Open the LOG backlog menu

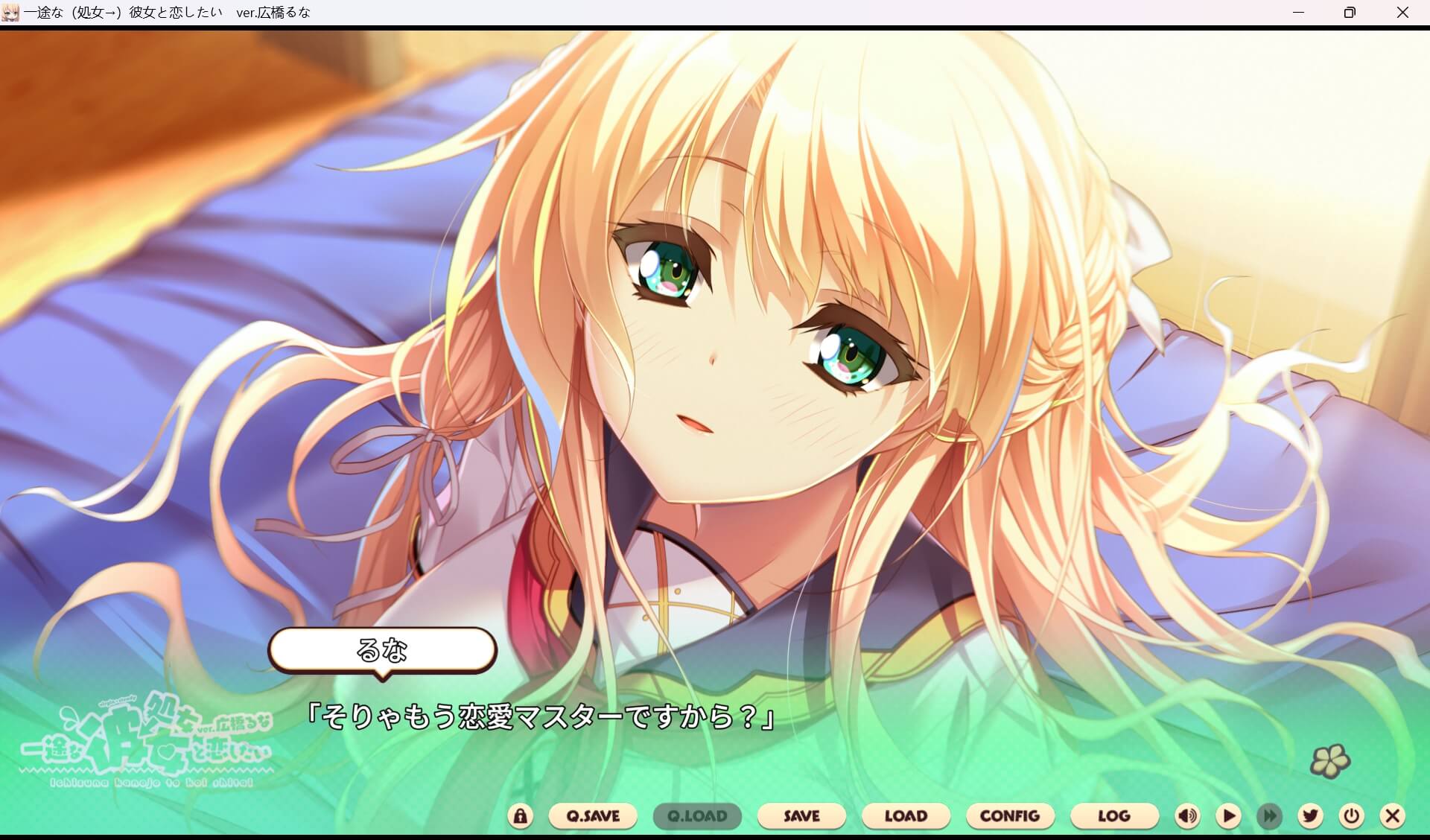point(1114,815)
